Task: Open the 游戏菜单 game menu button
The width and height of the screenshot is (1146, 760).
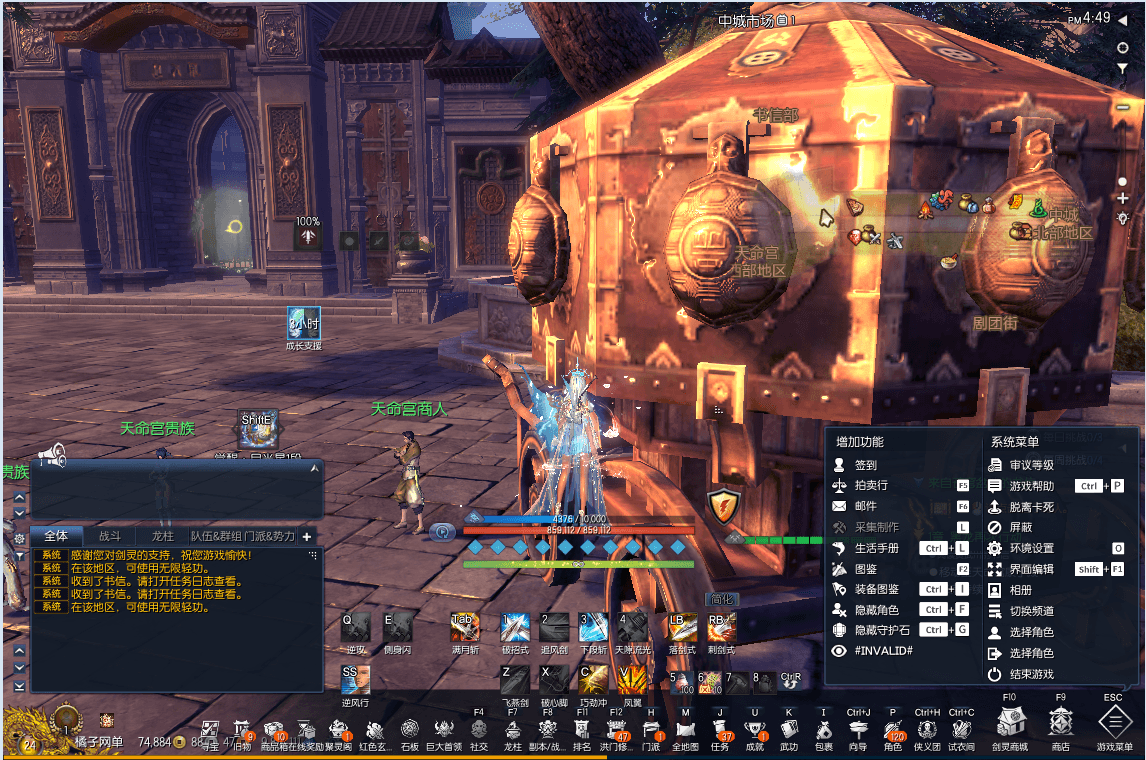Action: pos(1114,722)
